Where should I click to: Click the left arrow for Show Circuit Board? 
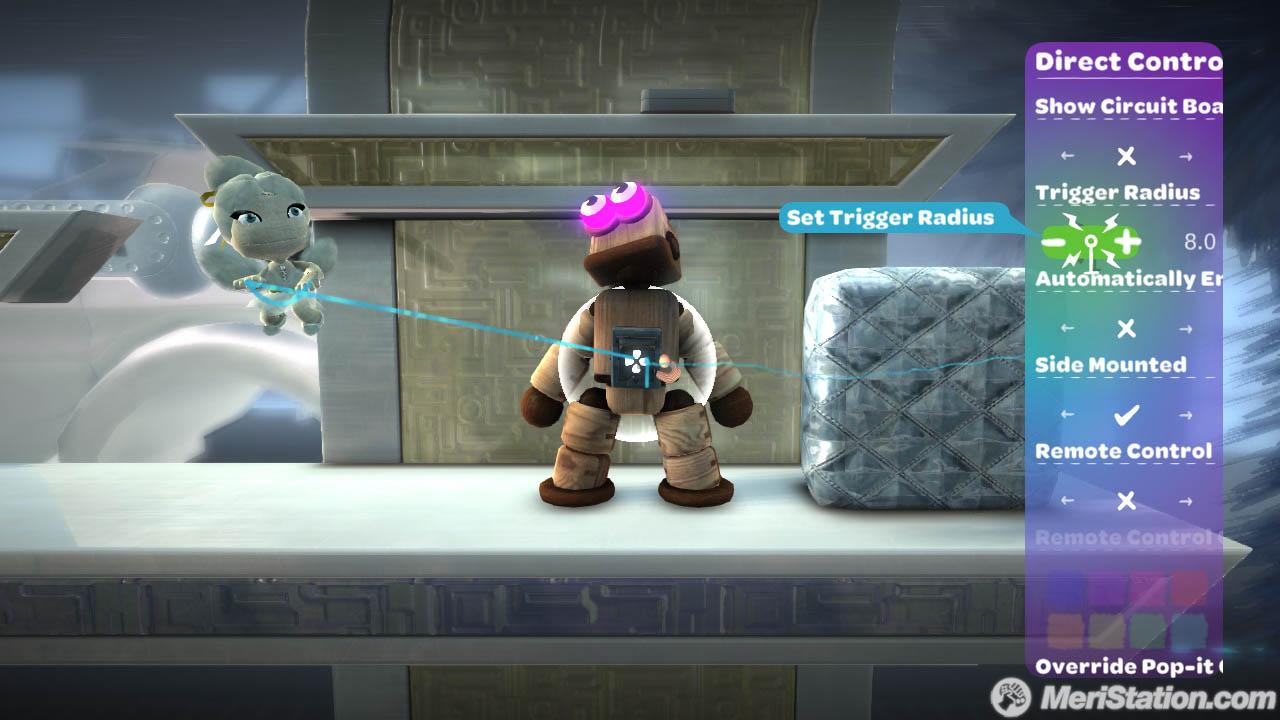click(x=1068, y=156)
